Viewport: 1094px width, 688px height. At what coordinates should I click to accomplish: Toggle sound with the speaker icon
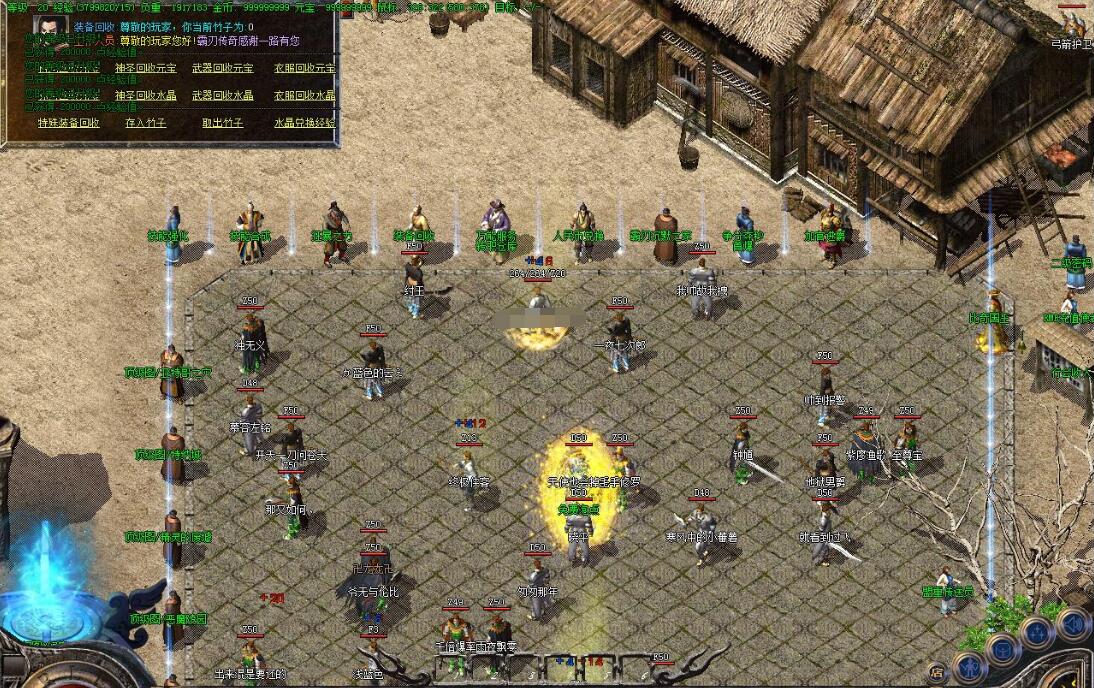click(x=1073, y=623)
